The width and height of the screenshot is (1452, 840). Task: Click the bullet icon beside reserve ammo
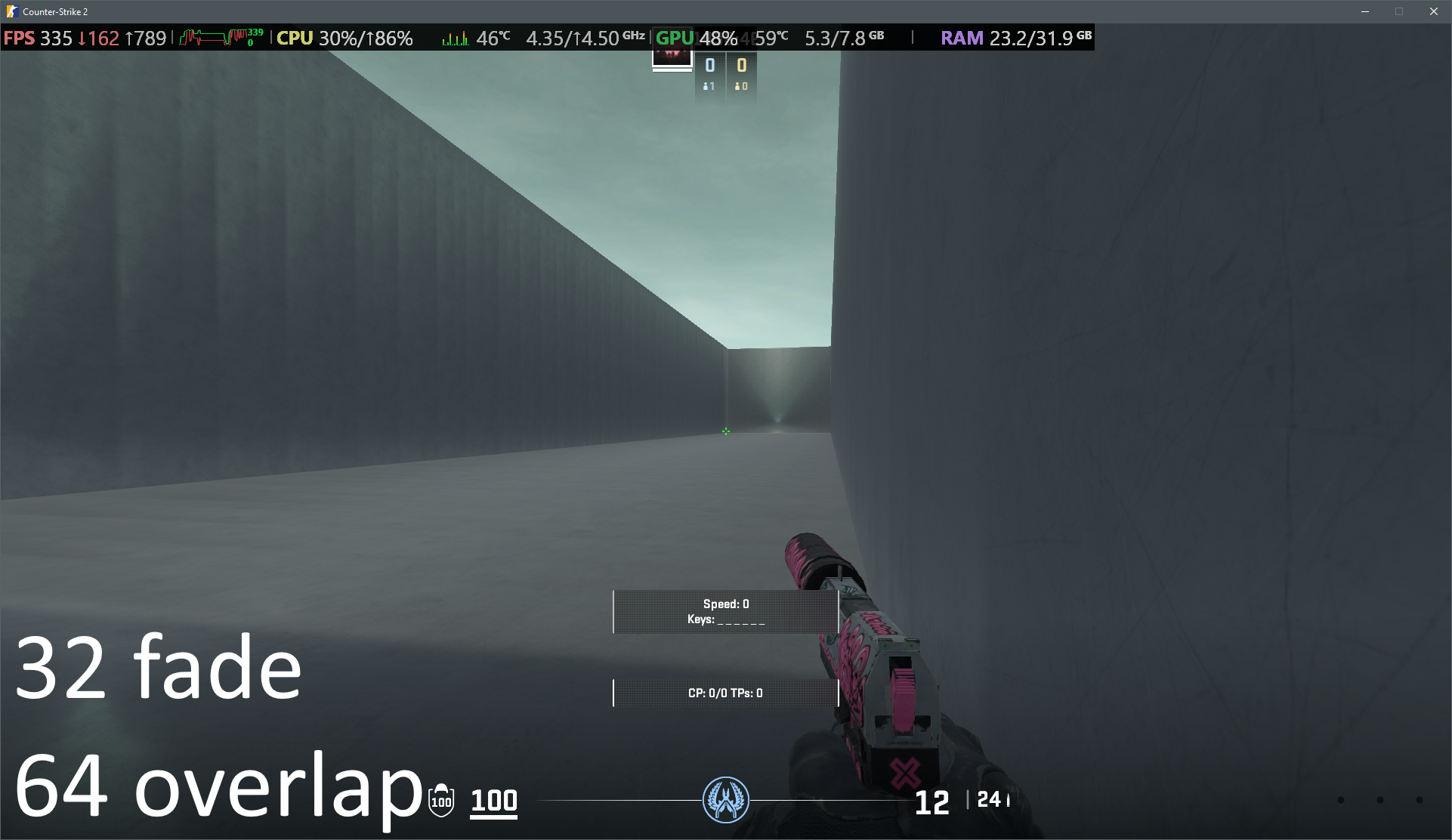pyautogui.click(x=1006, y=801)
